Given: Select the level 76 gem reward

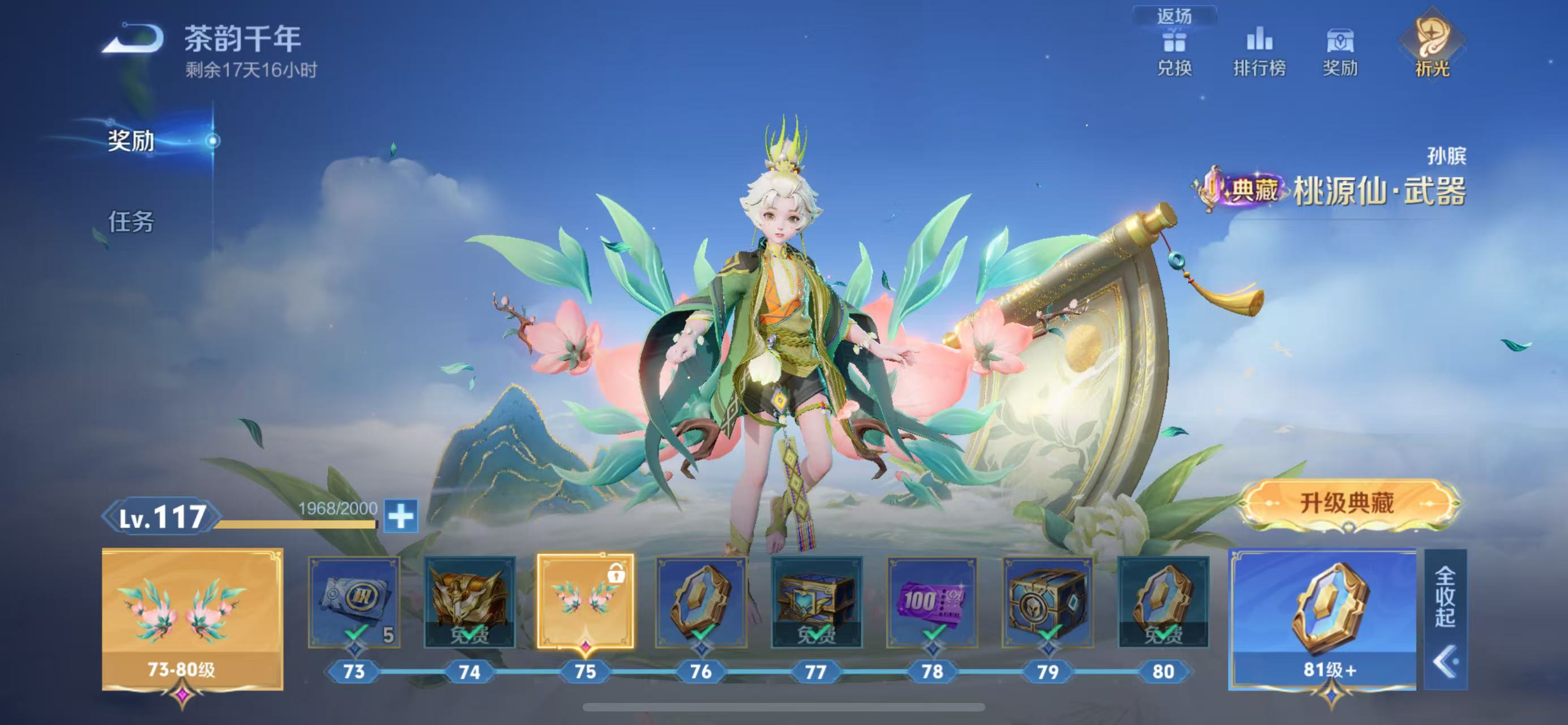Looking at the screenshot, I should (700, 602).
